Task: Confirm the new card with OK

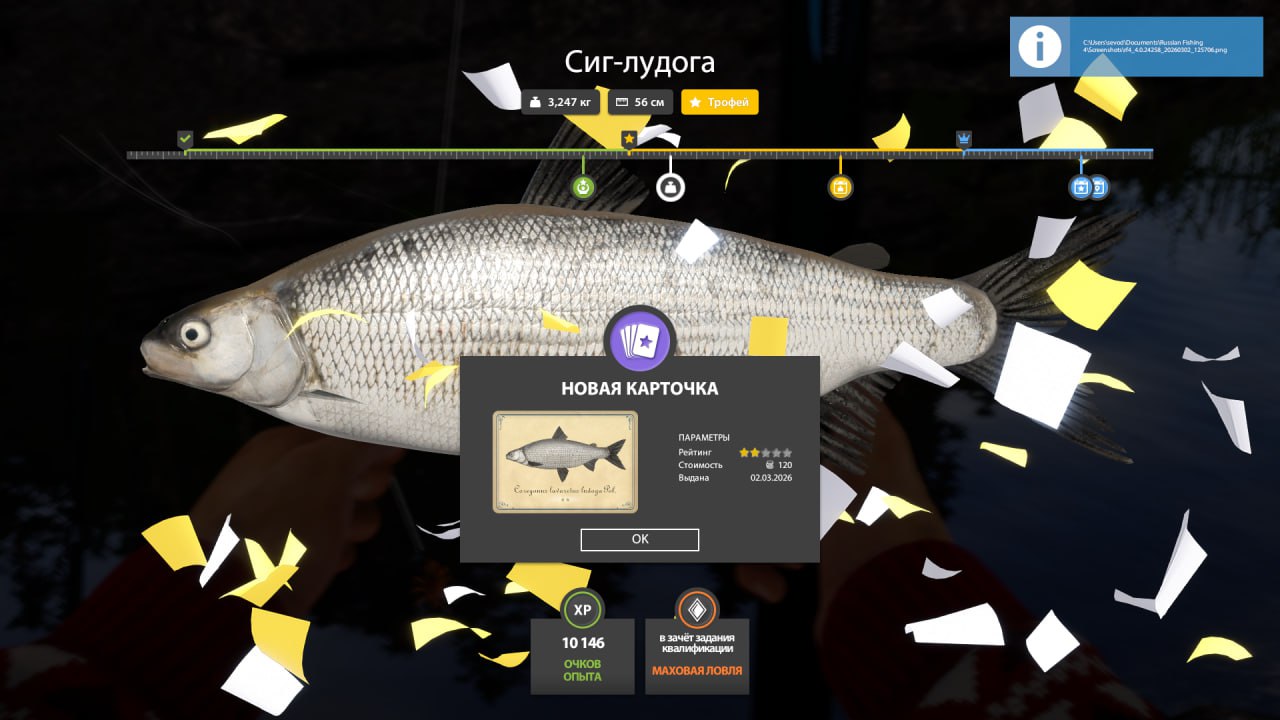Action: pos(640,539)
